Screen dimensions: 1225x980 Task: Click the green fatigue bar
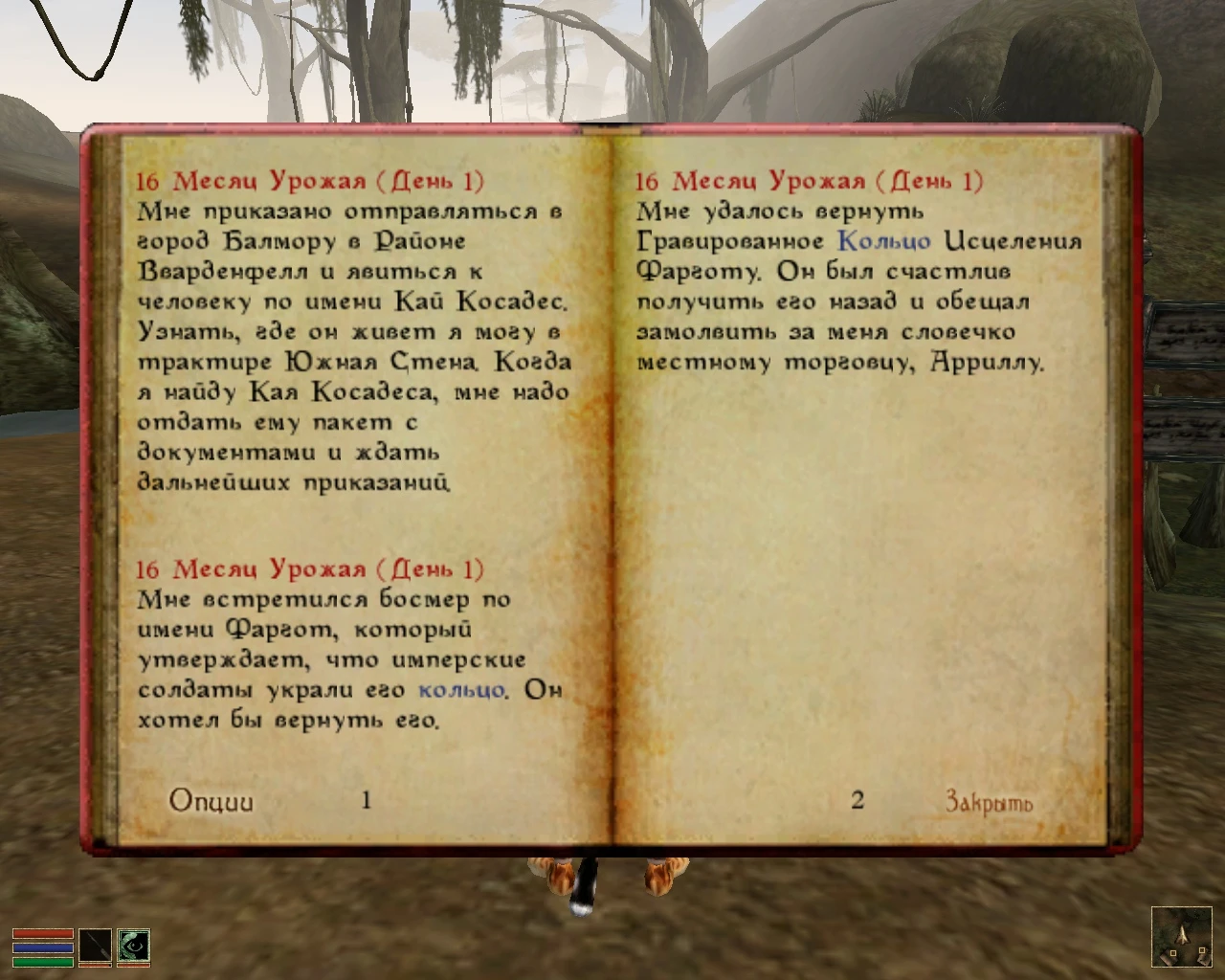43,962
